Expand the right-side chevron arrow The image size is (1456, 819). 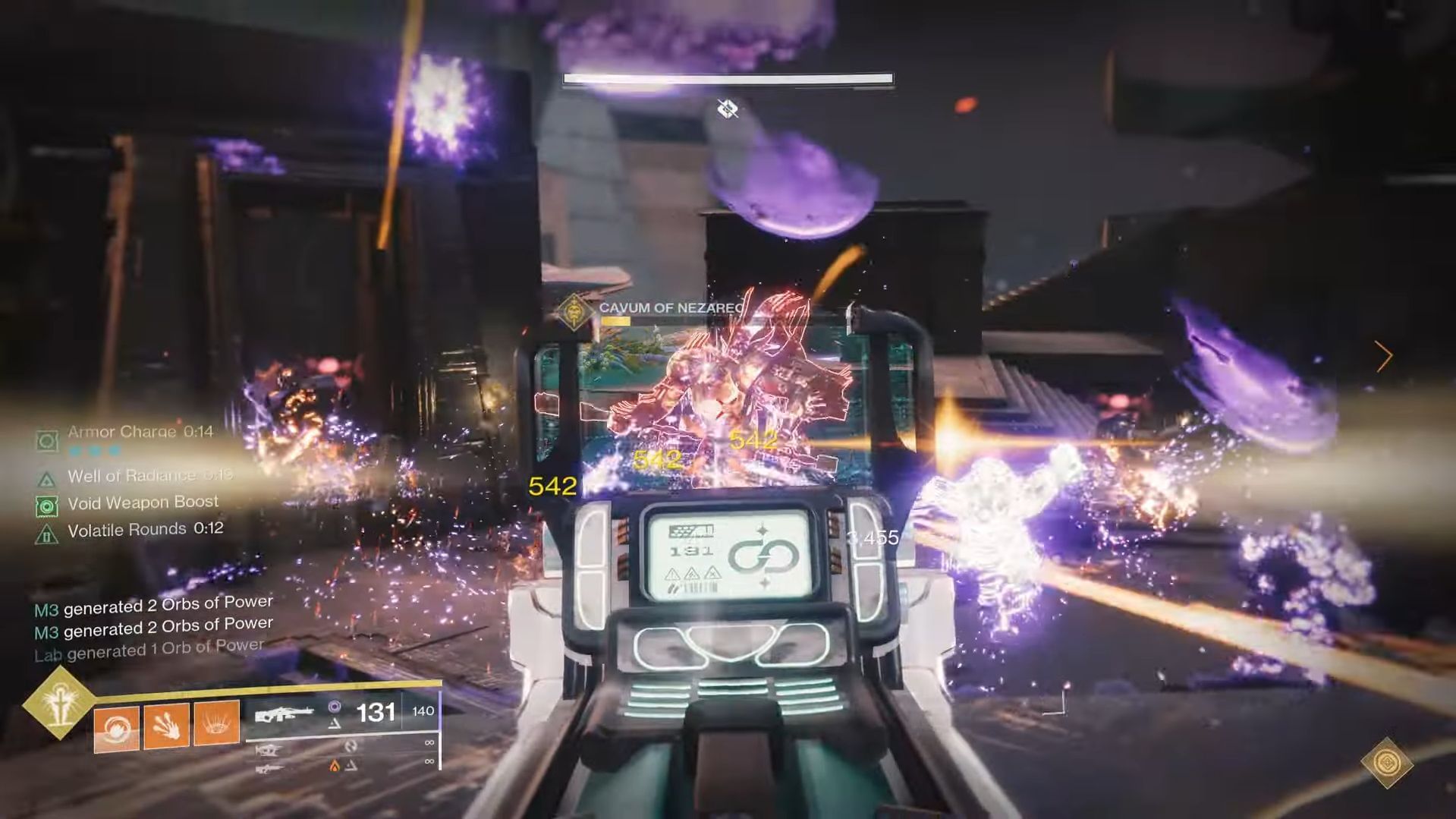pos(1385,355)
